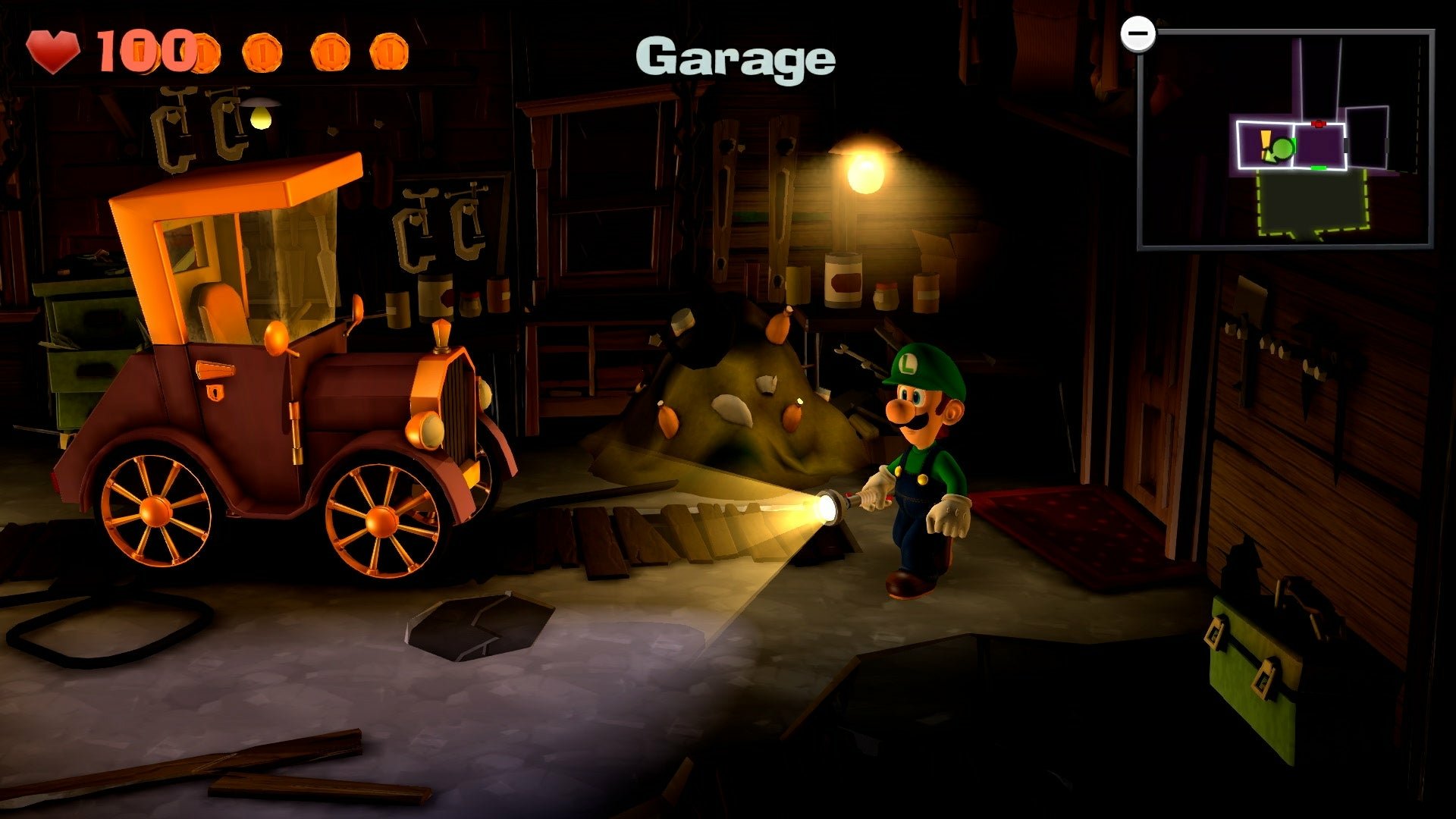Select the Garage room title
Viewport: 1456px width, 819px height.
click(734, 61)
